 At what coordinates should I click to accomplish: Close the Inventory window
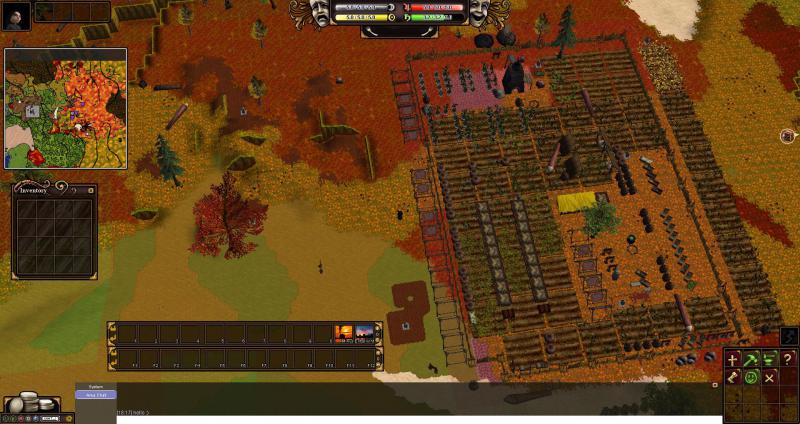91,188
